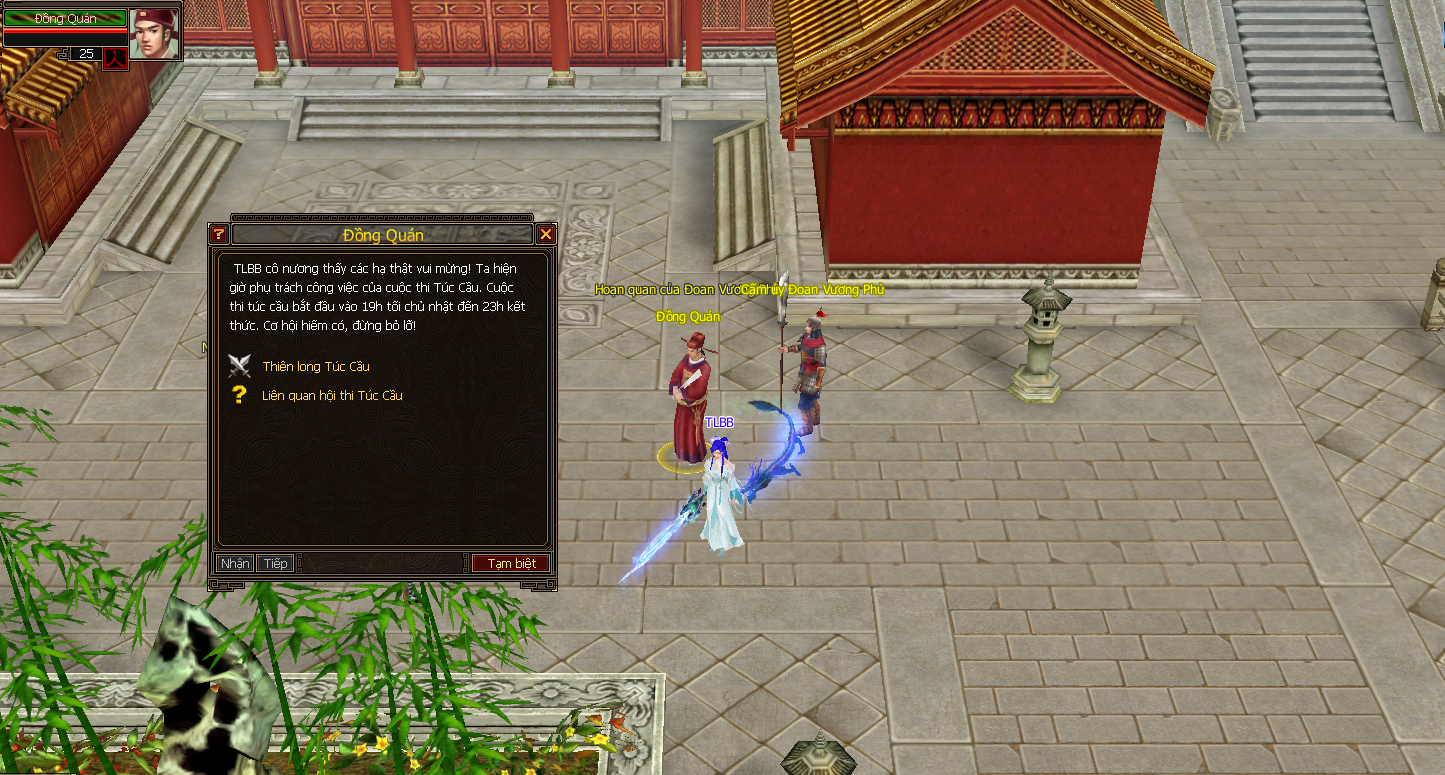Click the red character icon under target frame
1445x775 pixels.
pos(116,56)
